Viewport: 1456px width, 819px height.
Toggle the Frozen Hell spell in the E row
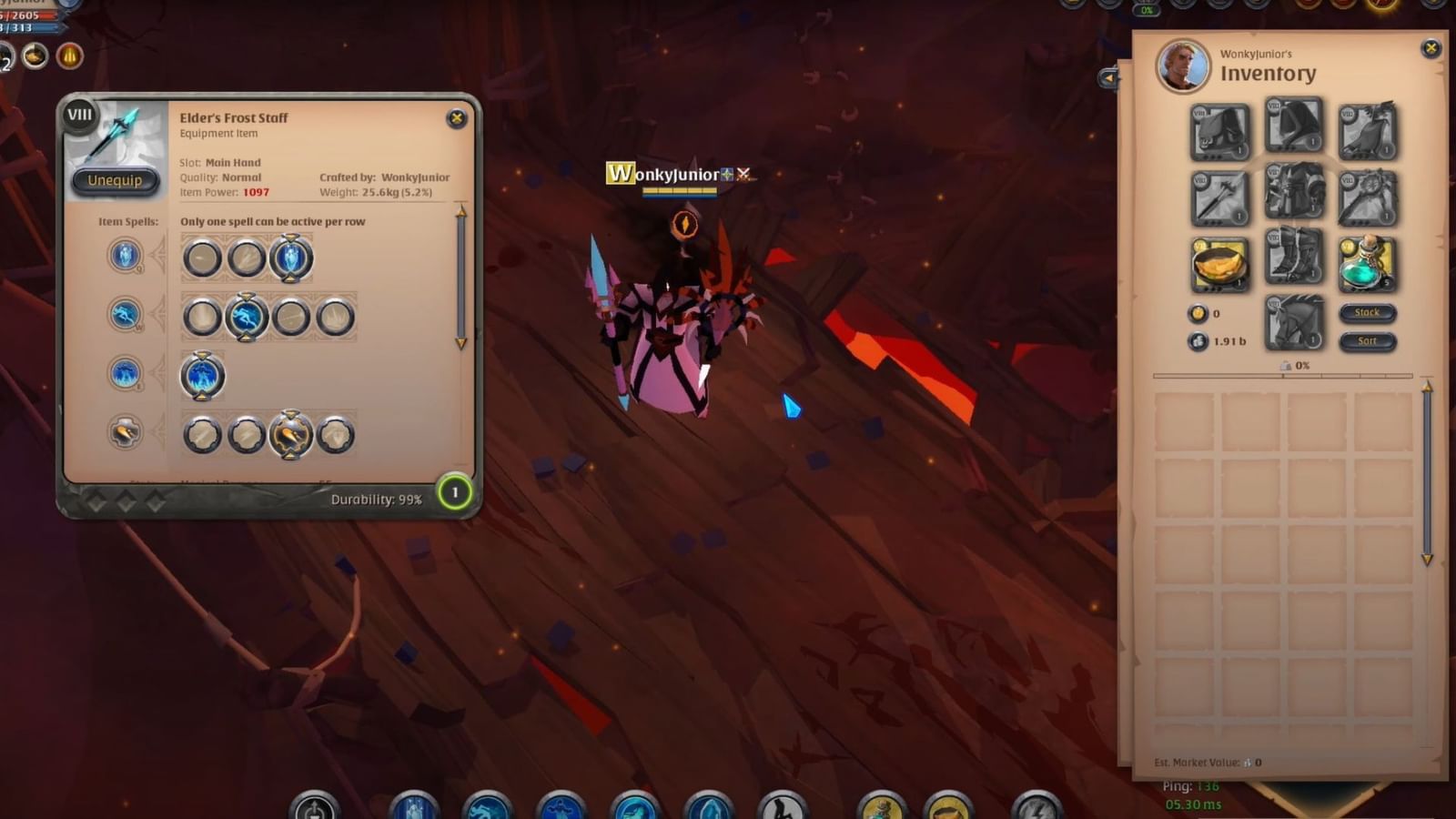click(202, 376)
